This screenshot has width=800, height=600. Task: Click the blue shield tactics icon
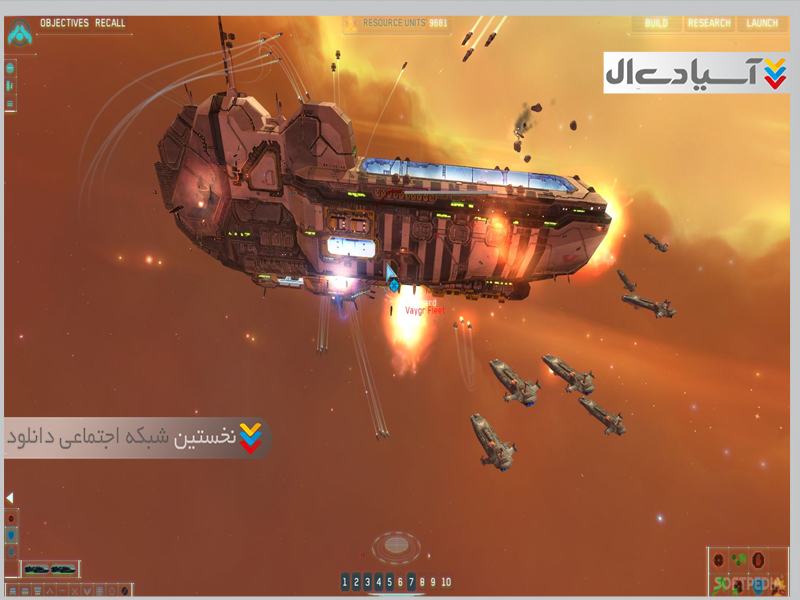pos(12,535)
